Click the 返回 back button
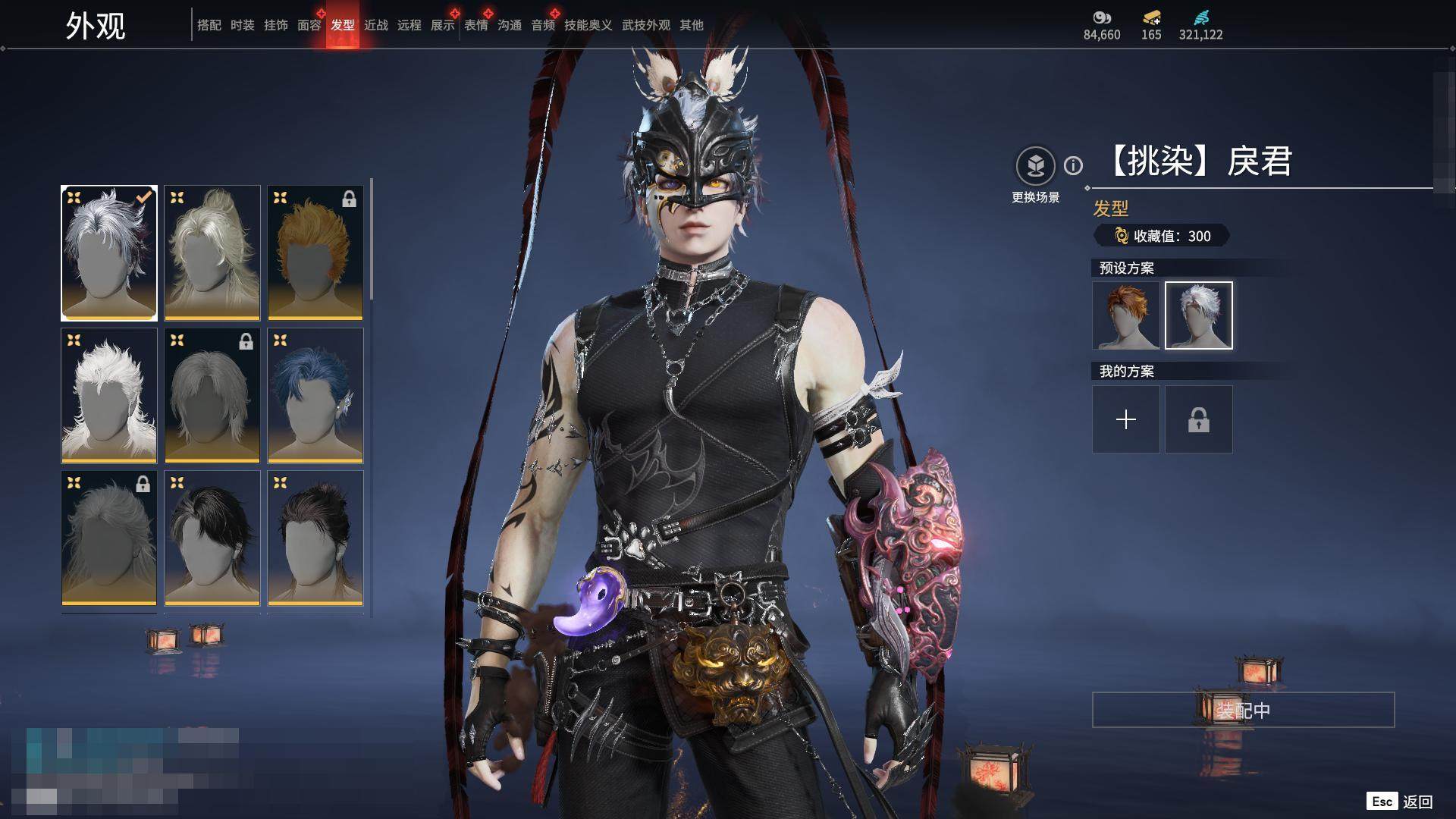The height and width of the screenshot is (819, 1456). (1417, 802)
